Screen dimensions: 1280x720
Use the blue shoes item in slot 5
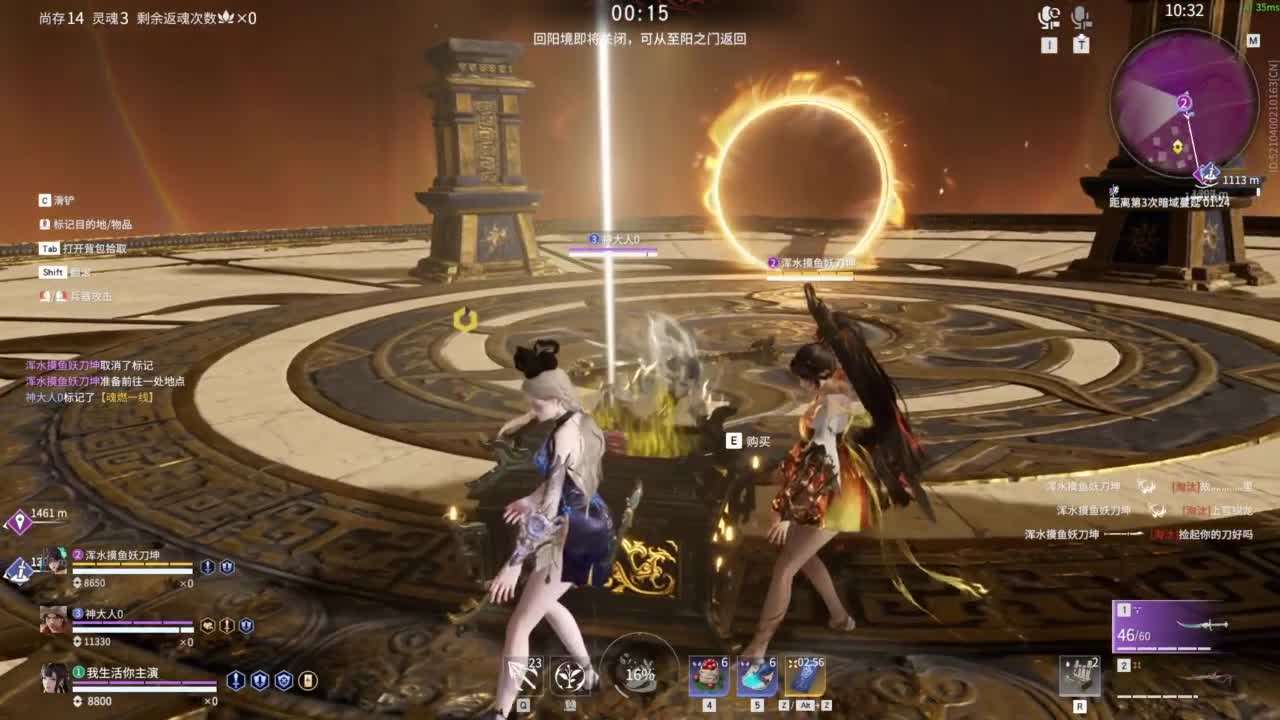pos(755,676)
